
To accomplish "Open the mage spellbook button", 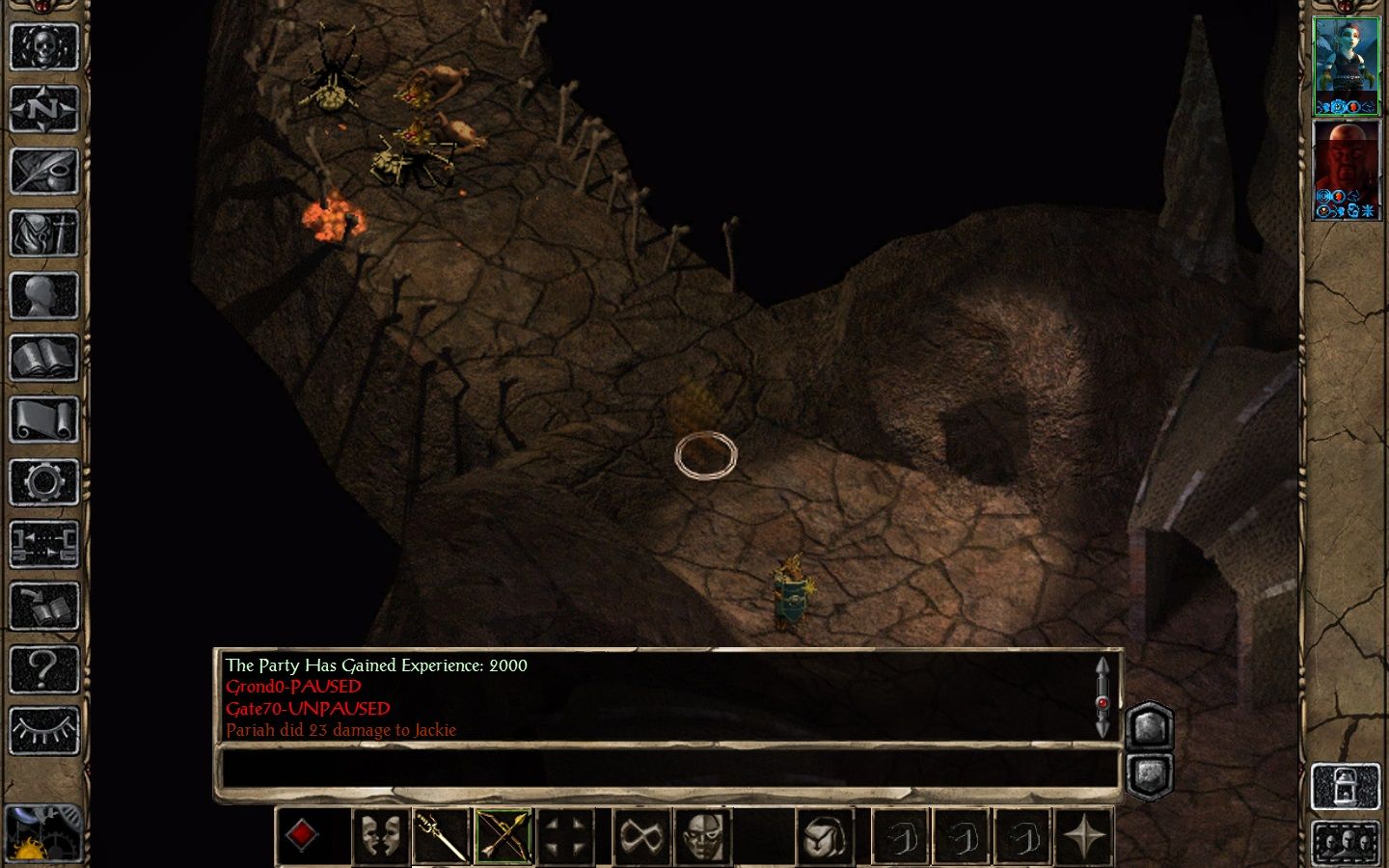I will (x=43, y=358).
